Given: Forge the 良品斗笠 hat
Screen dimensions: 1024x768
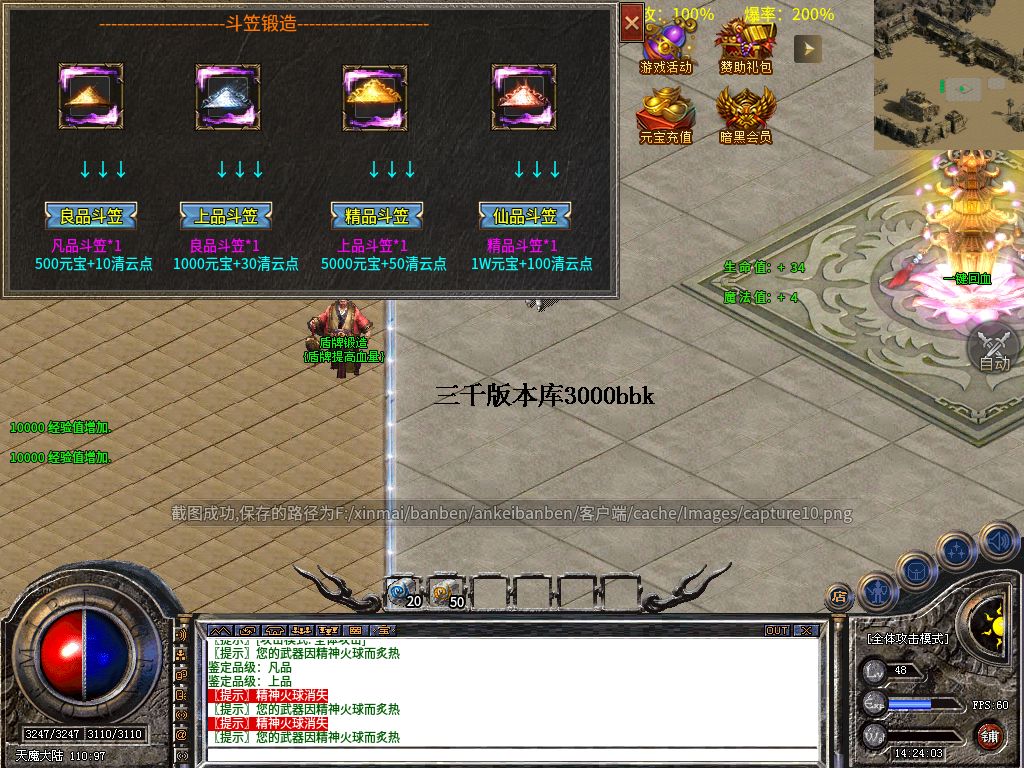Looking at the screenshot, I should [x=90, y=215].
